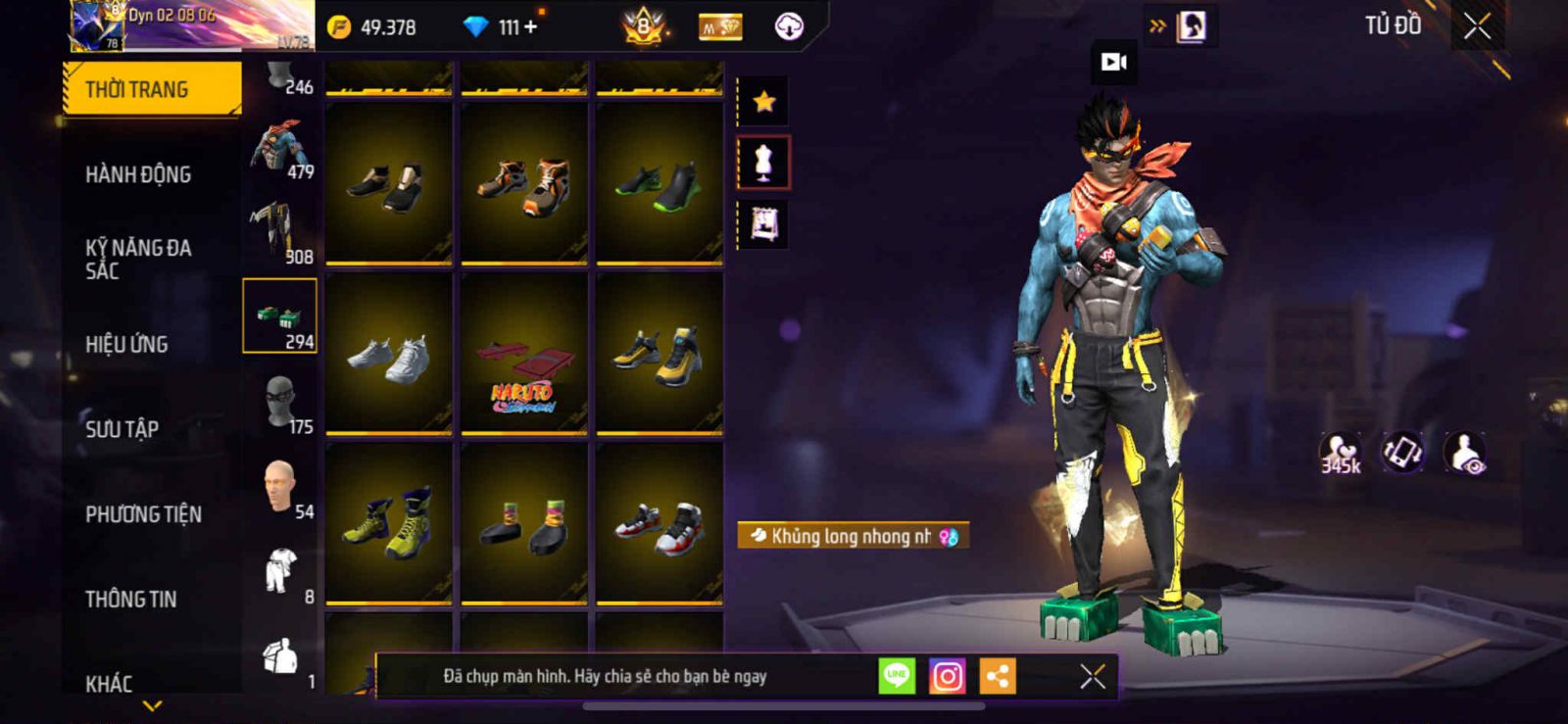Choose the Naruto Shippuden sandals item
This screenshot has height=724, width=1568.
[x=523, y=354]
